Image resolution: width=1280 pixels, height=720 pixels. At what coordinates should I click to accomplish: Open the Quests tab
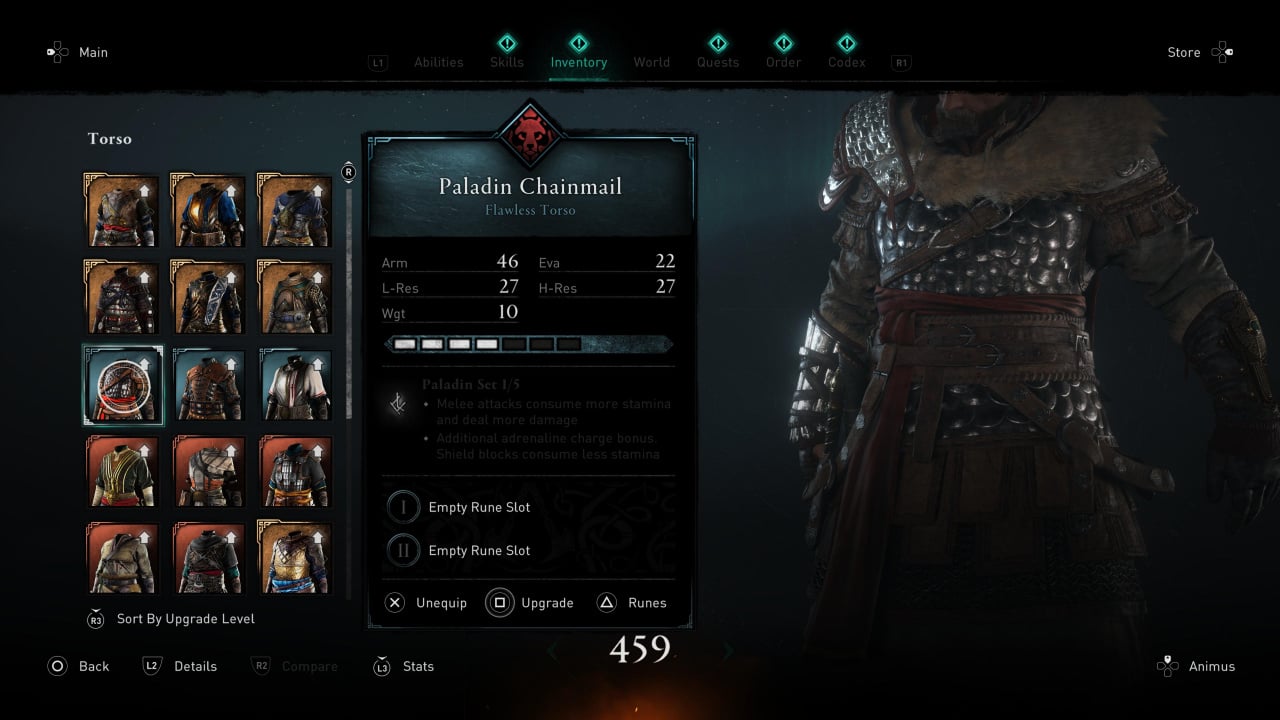pos(718,62)
